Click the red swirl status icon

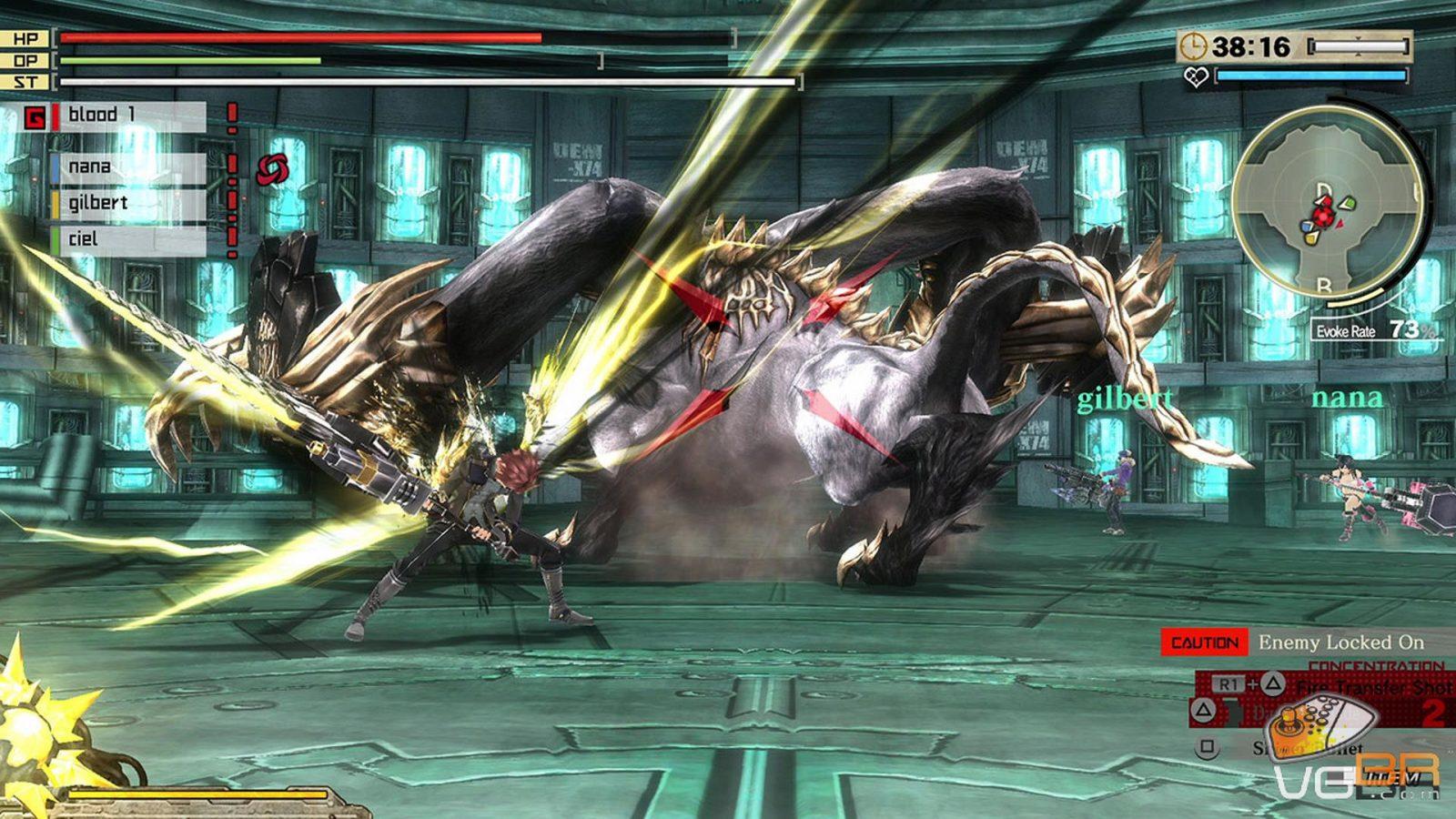point(271,169)
